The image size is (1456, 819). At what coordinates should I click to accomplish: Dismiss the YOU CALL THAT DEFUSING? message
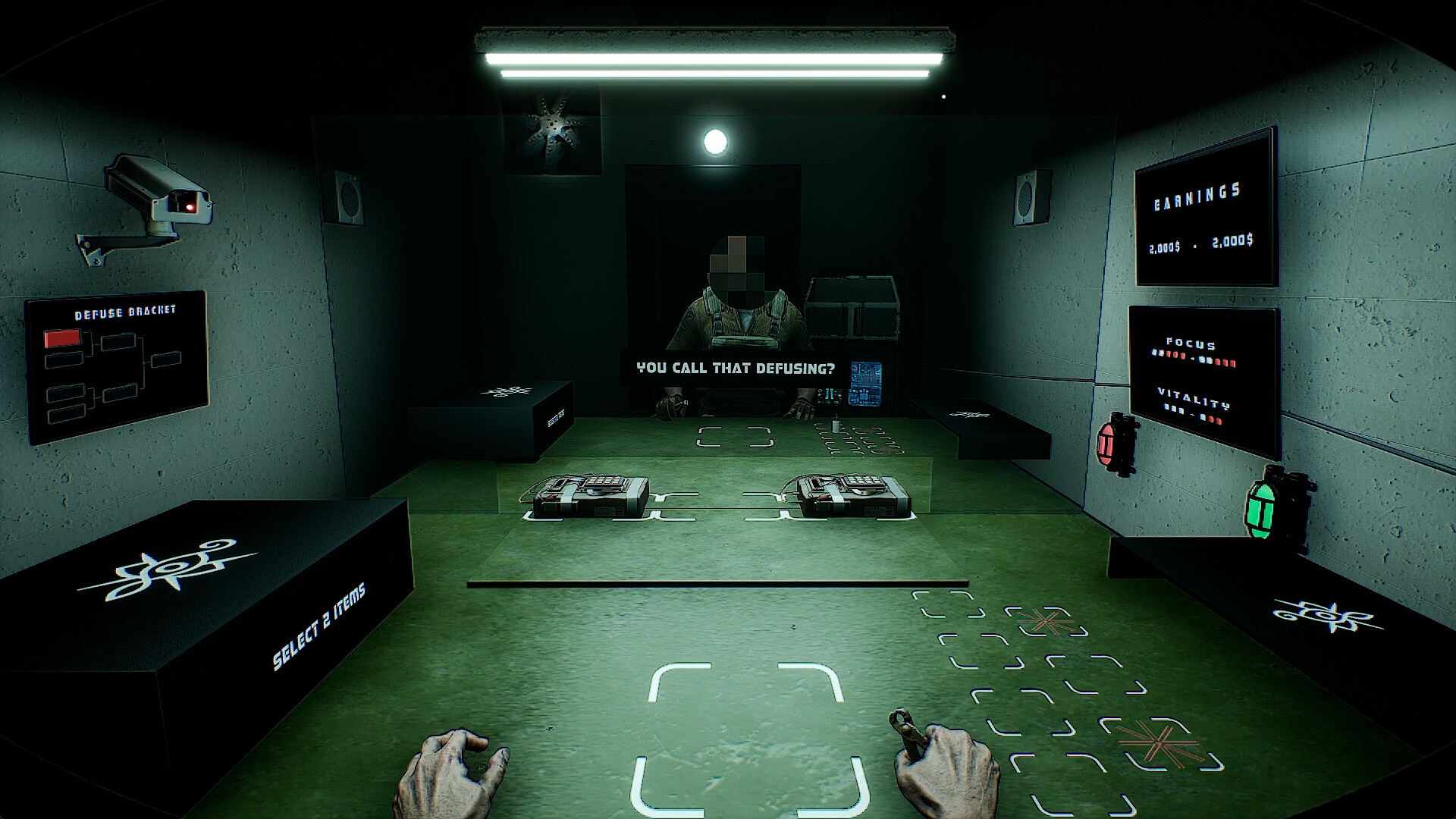click(x=736, y=369)
